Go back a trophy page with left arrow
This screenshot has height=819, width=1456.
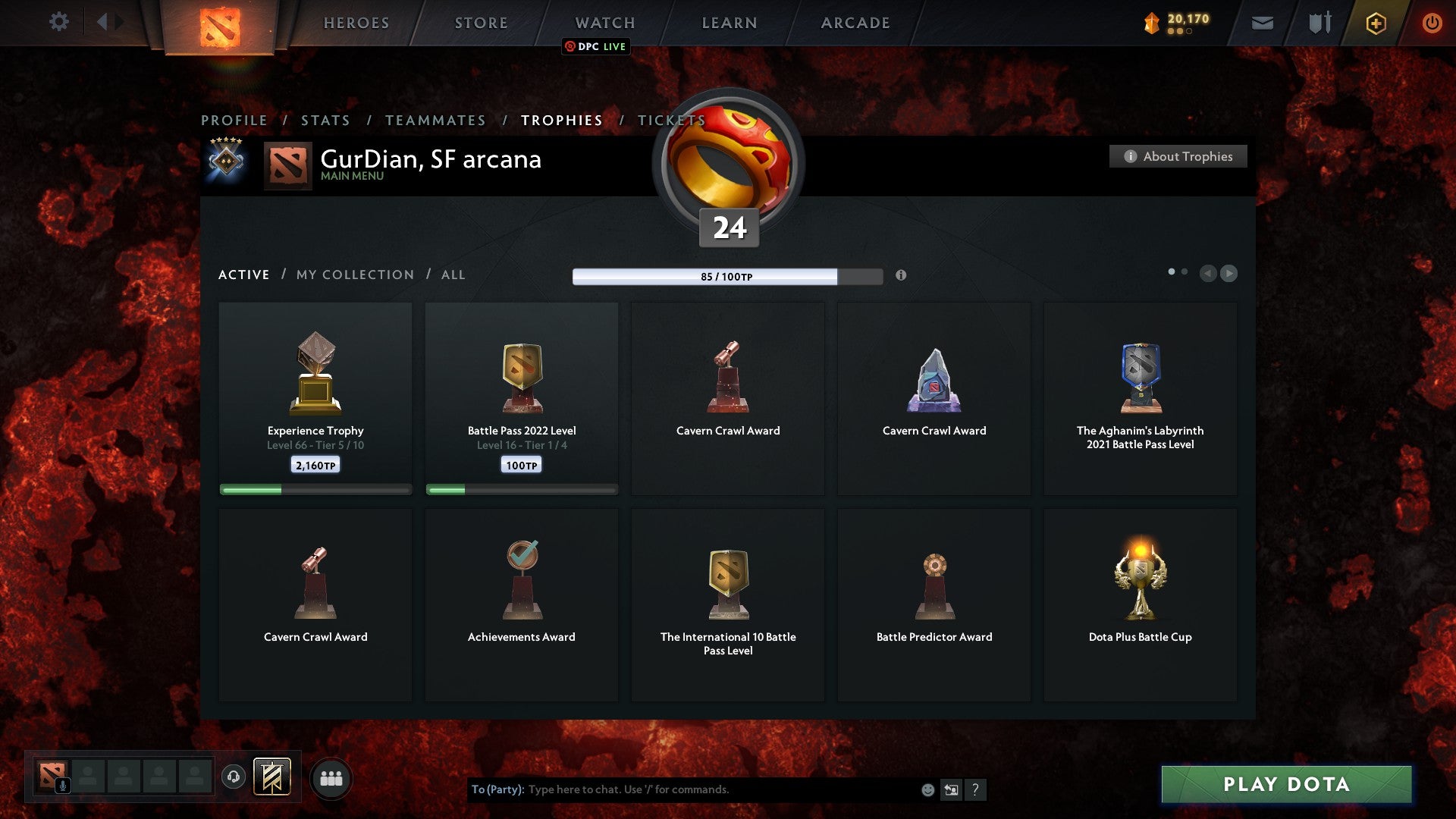coord(1209,274)
